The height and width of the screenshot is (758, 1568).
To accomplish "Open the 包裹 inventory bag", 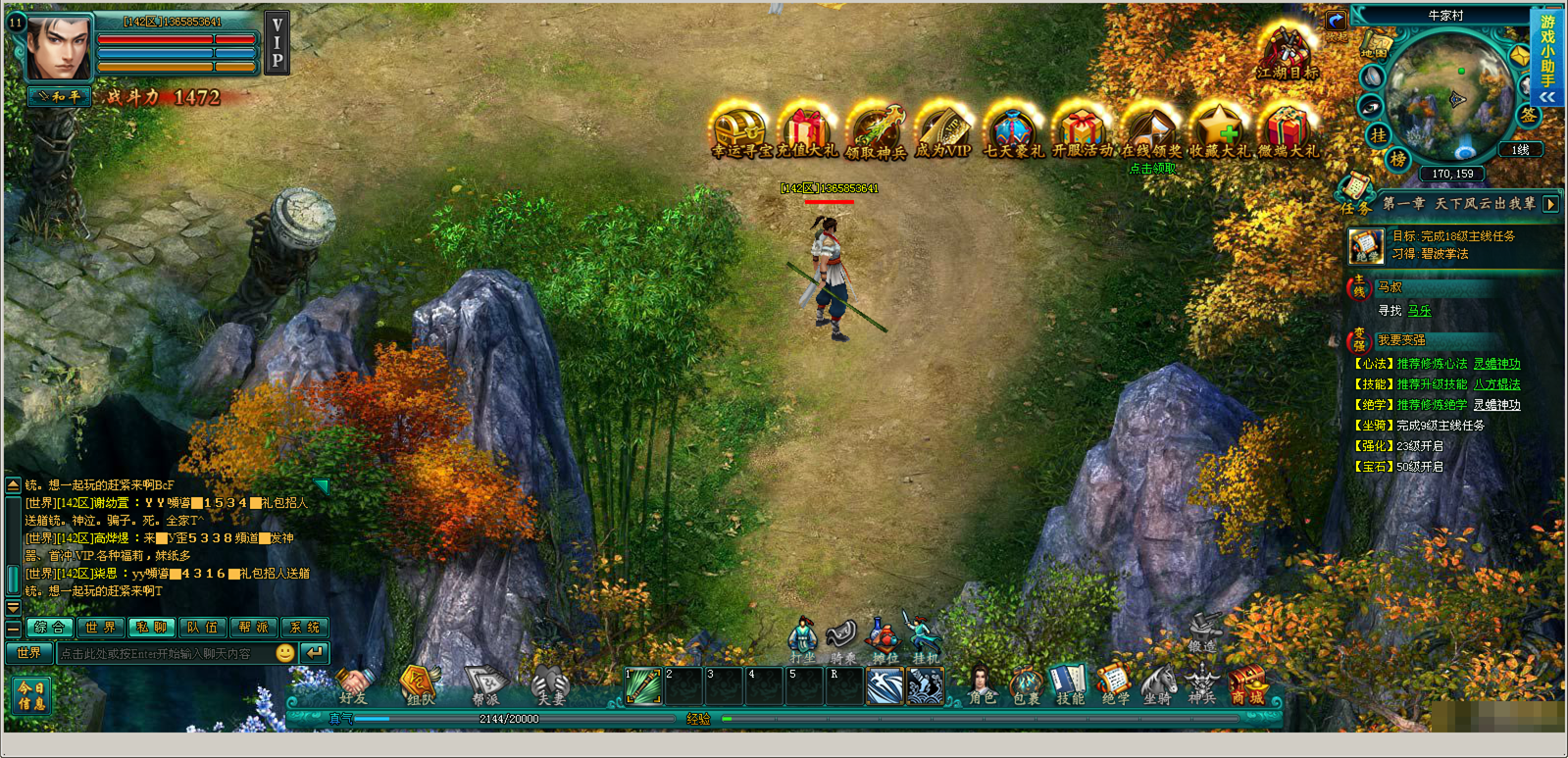I will [x=1026, y=683].
